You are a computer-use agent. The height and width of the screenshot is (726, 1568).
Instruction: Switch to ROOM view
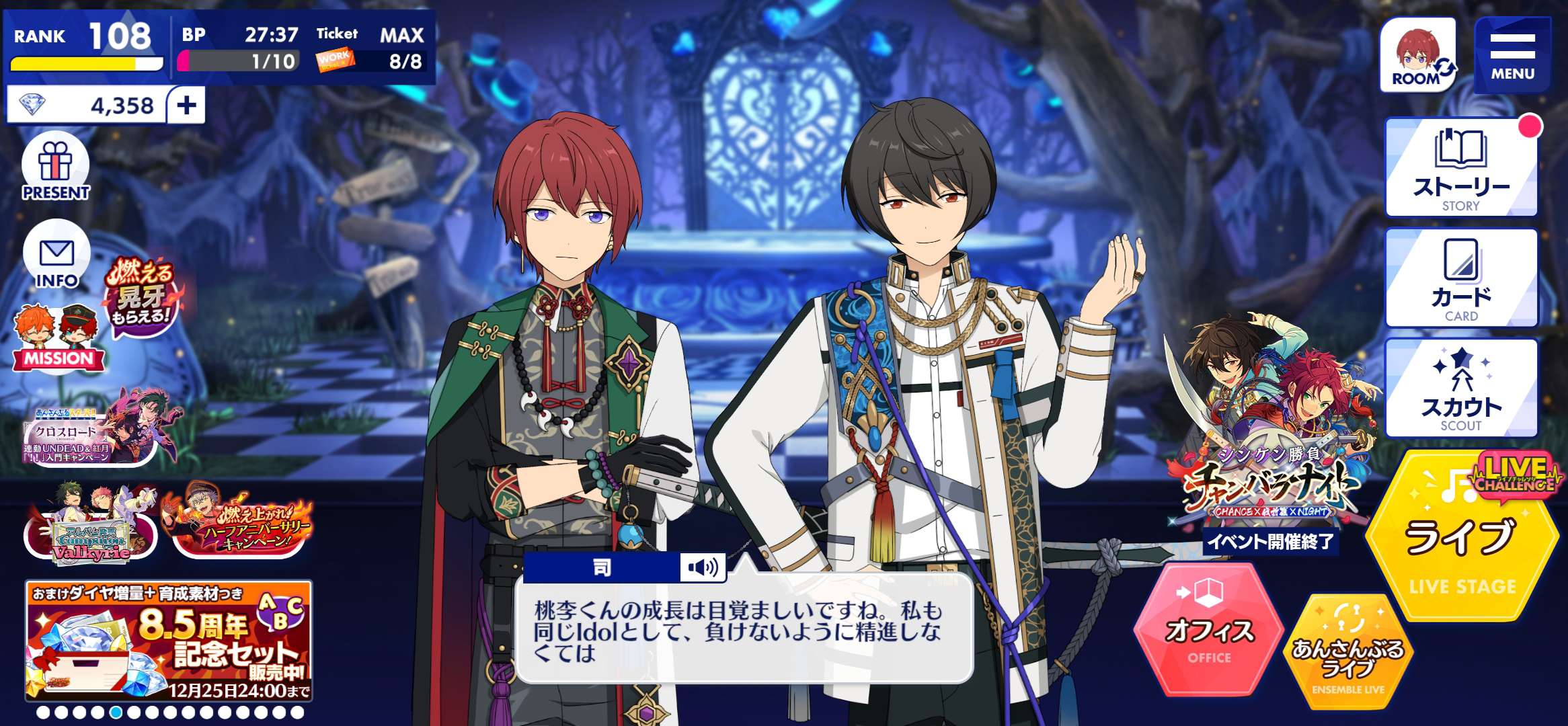[x=1417, y=54]
